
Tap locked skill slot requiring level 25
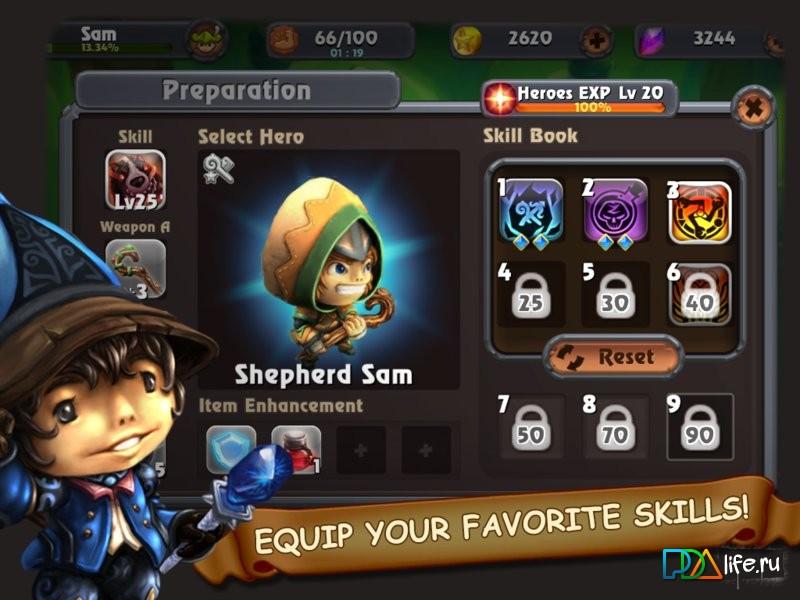(x=532, y=294)
